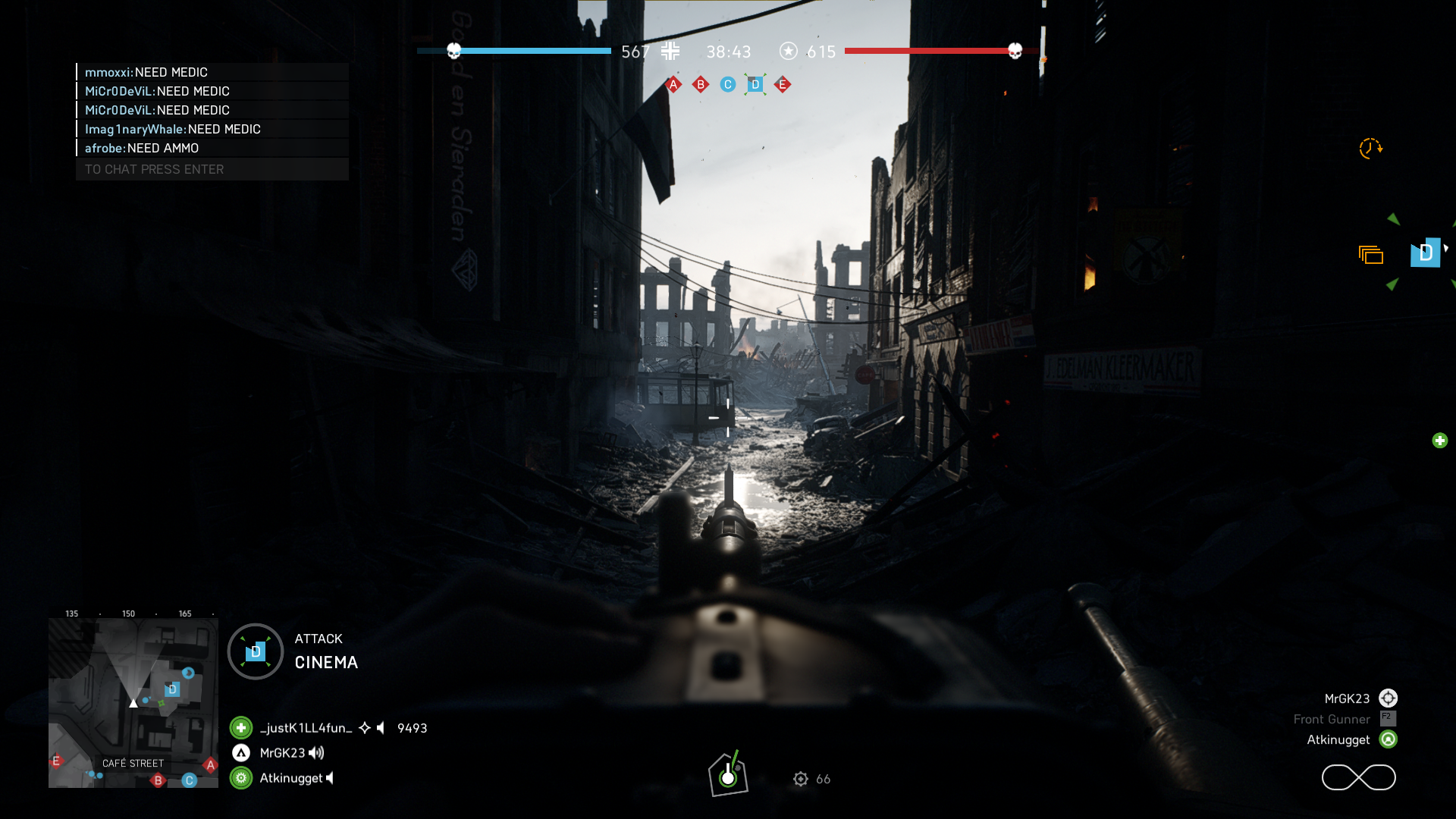Open the minimap

pyautogui.click(x=133, y=702)
